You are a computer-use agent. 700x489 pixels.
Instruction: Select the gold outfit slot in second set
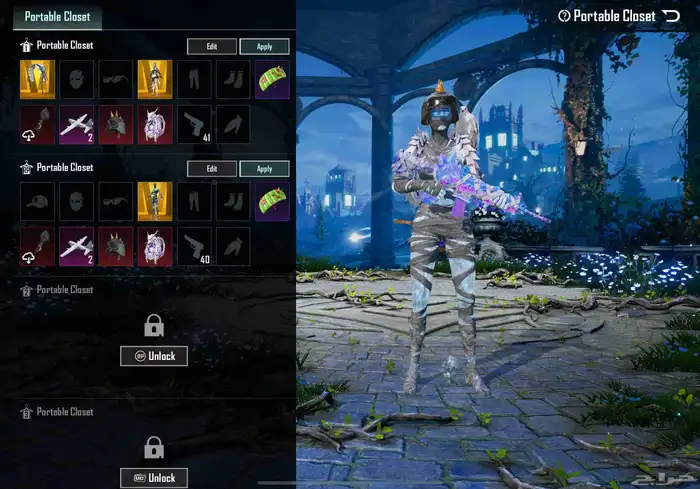coord(155,201)
